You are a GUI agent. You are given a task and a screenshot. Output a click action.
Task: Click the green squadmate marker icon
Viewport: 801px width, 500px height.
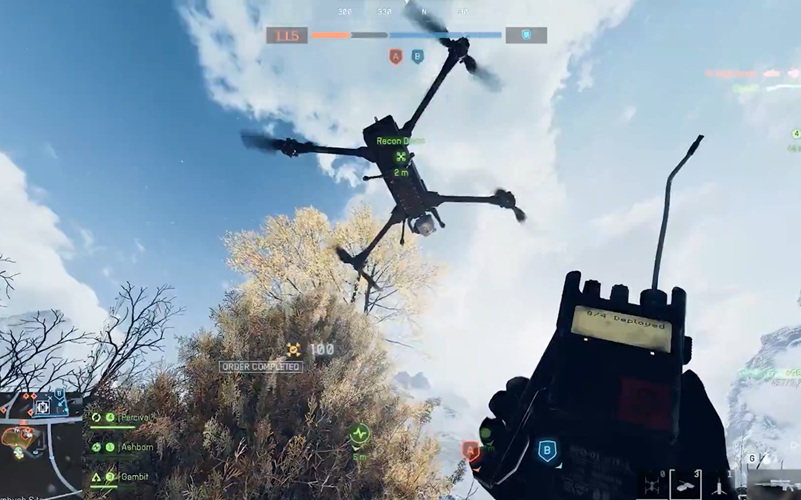359,434
